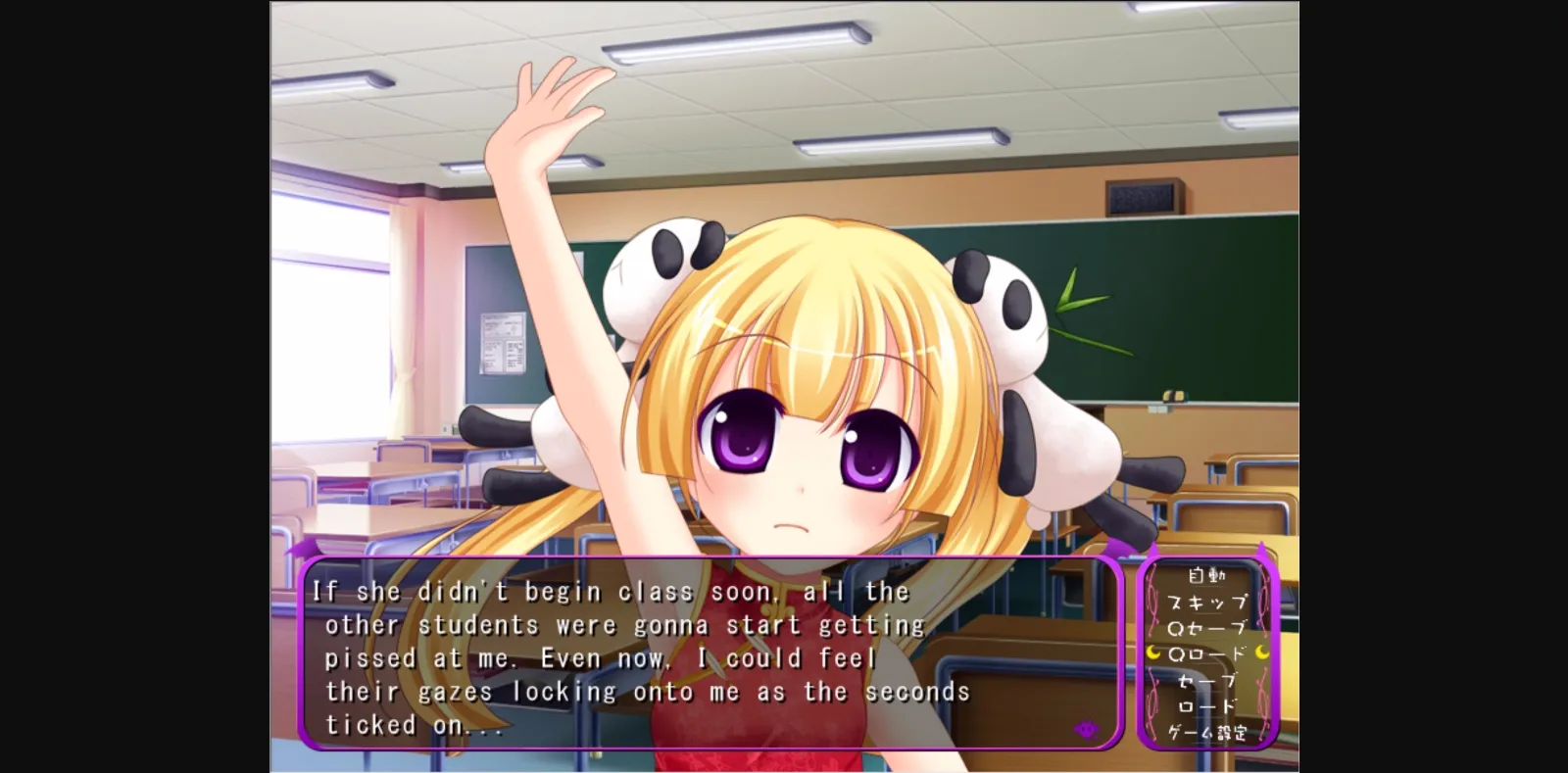Toggle 自動 (Auto) reading mode
The height and width of the screenshot is (773, 1568).
tap(1206, 575)
